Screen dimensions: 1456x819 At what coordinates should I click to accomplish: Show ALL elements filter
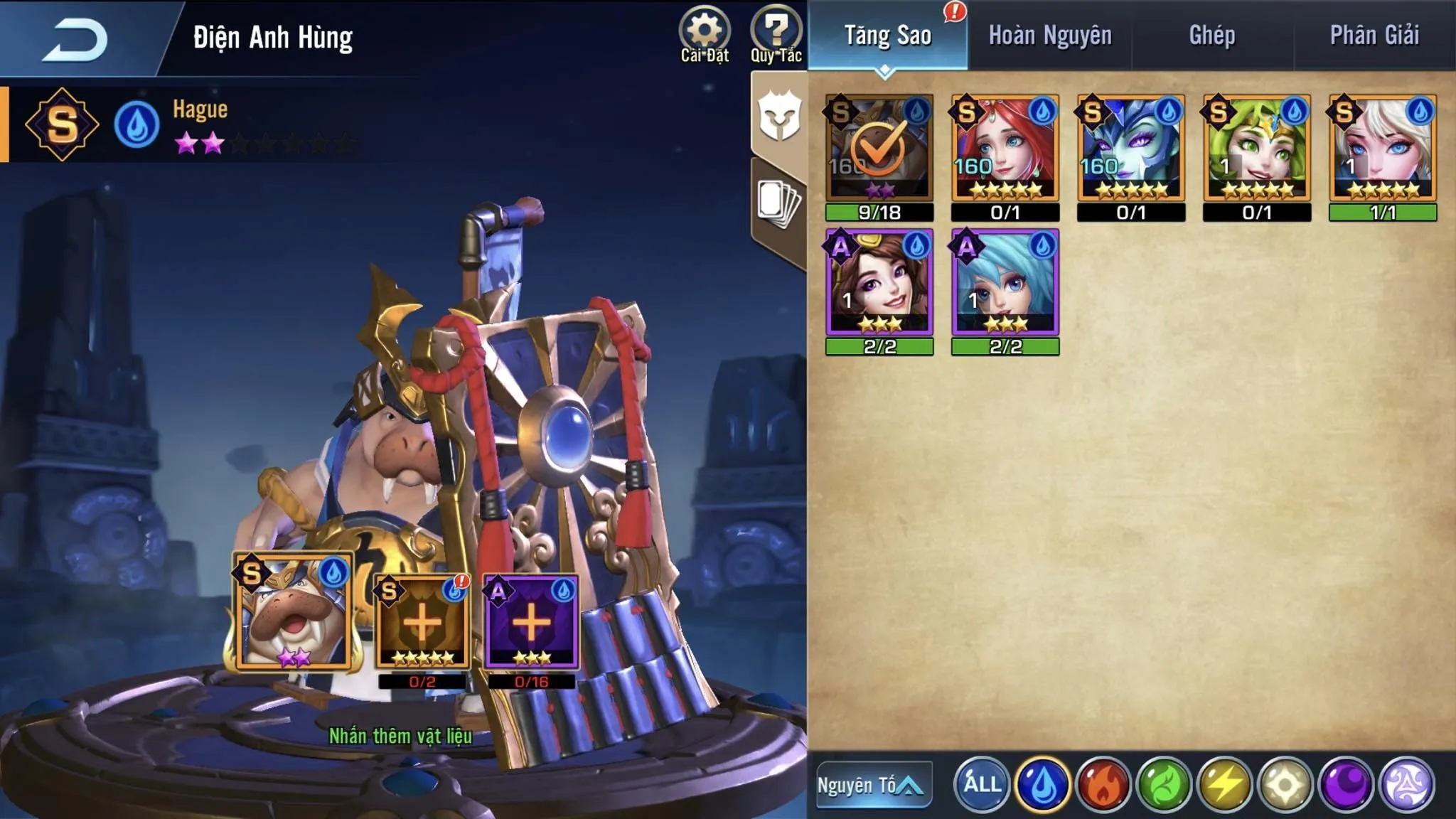982,785
